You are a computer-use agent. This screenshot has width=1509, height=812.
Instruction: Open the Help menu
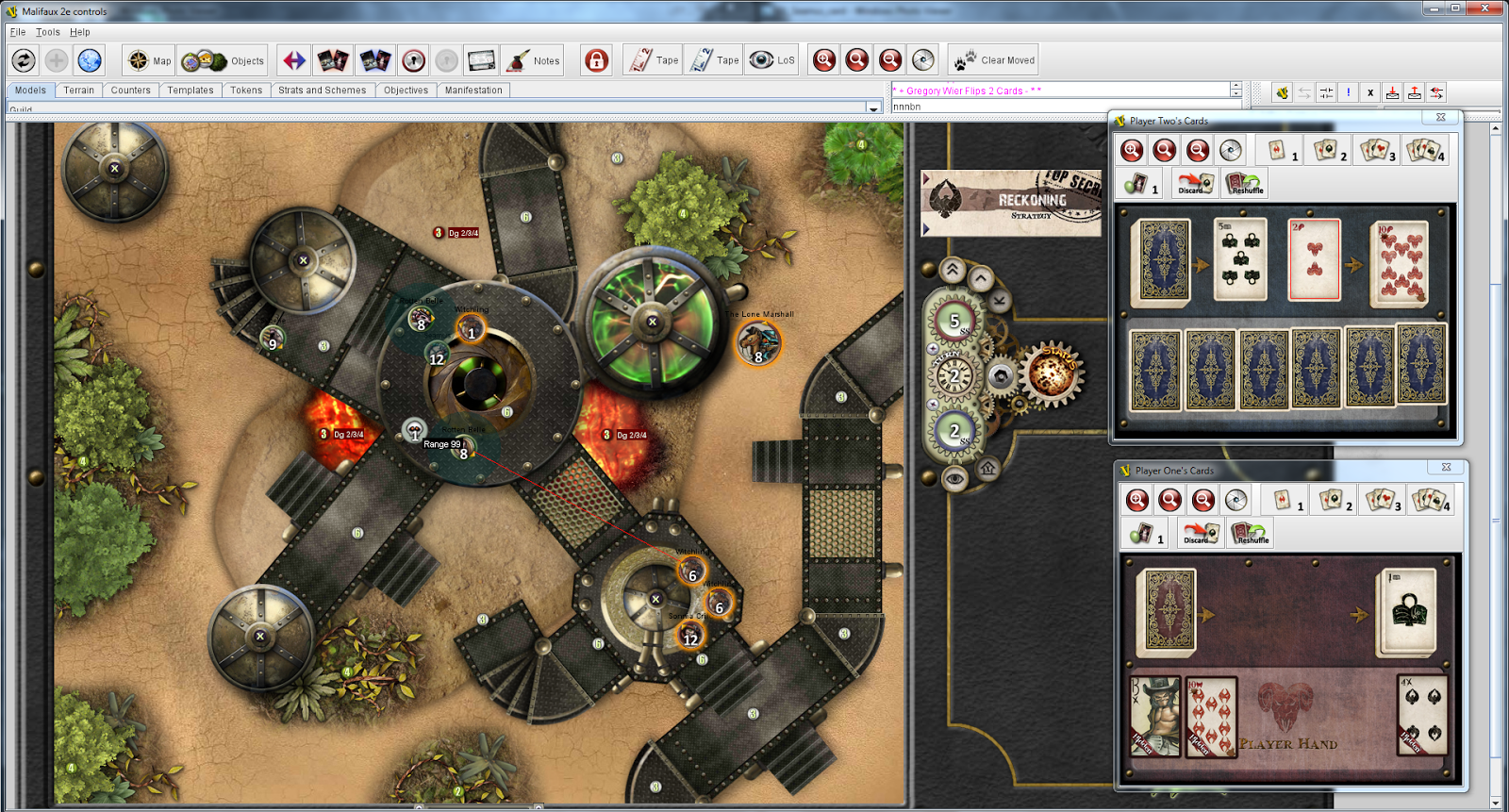tap(80, 32)
